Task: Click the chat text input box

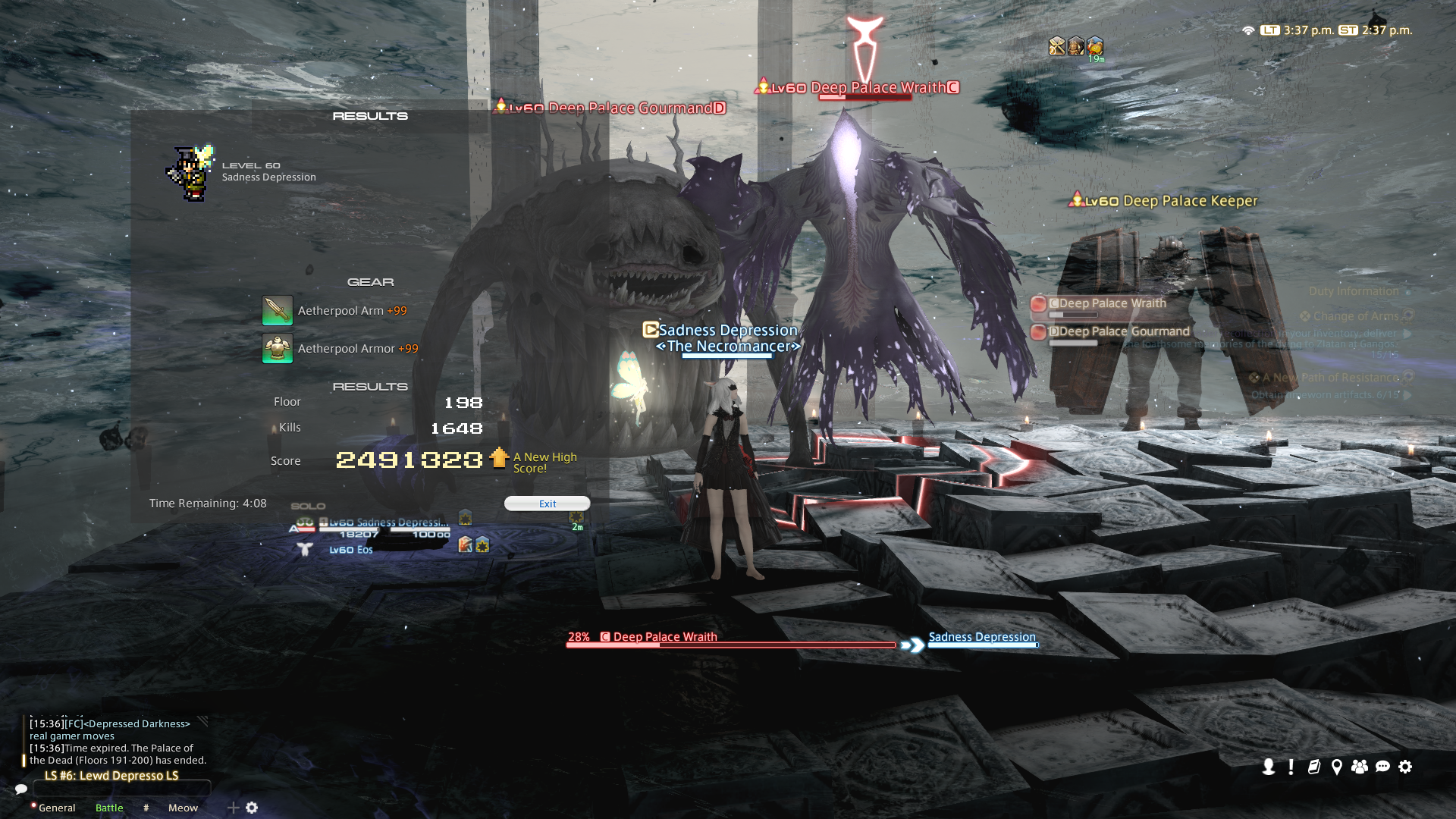Action: click(121, 789)
